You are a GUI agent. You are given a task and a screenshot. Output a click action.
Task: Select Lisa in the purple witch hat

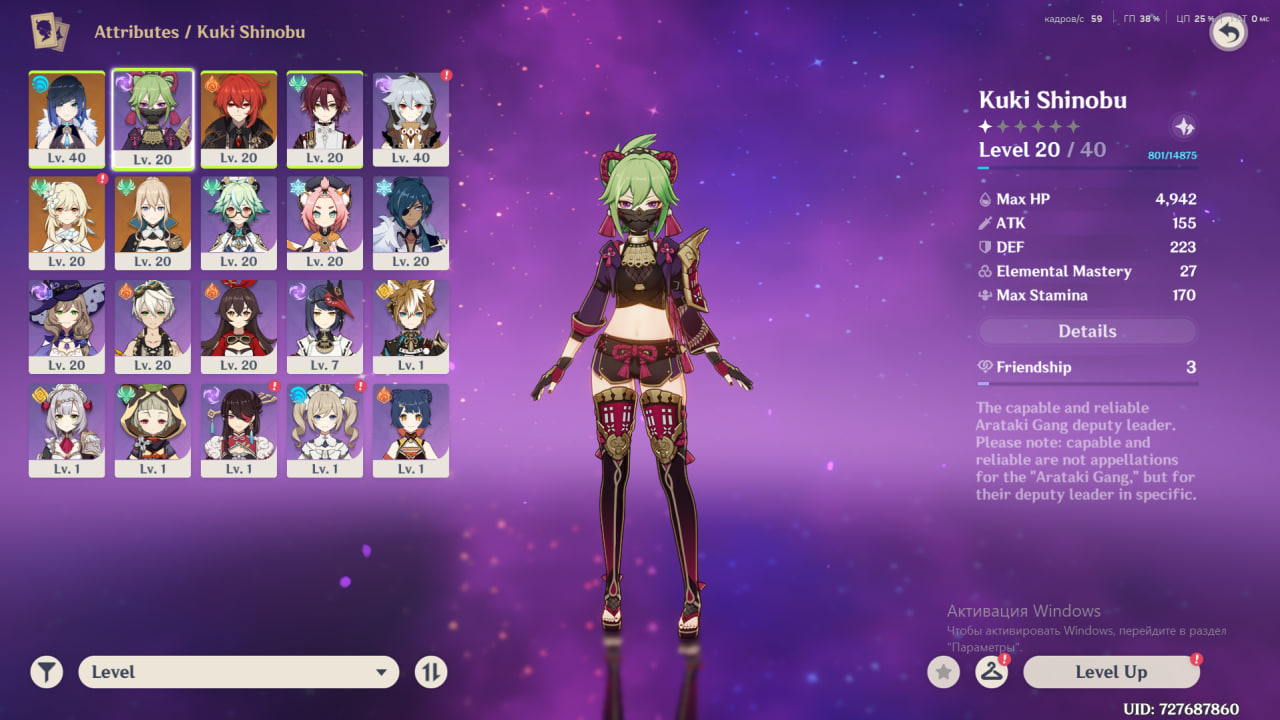(x=67, y=326)
